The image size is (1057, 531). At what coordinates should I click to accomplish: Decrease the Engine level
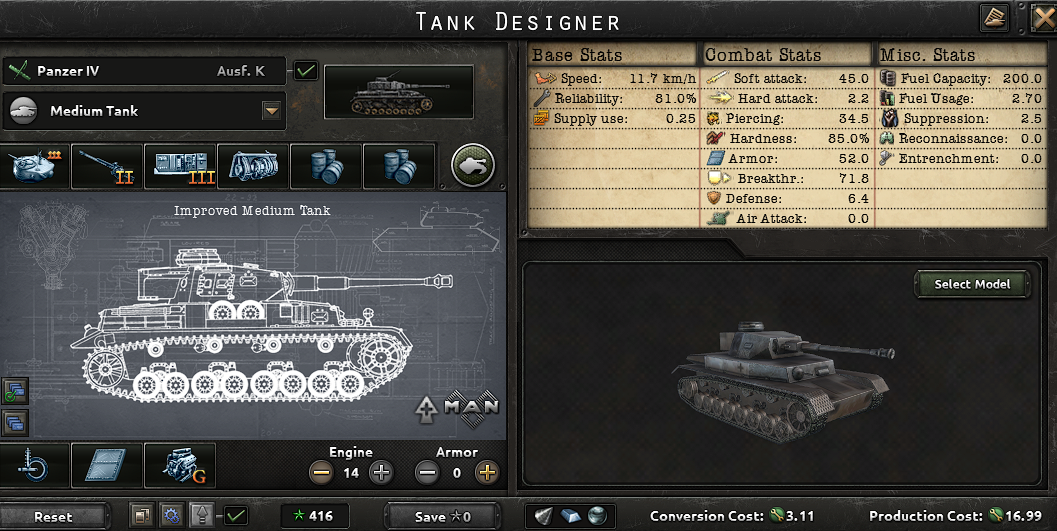click(321, 473)
